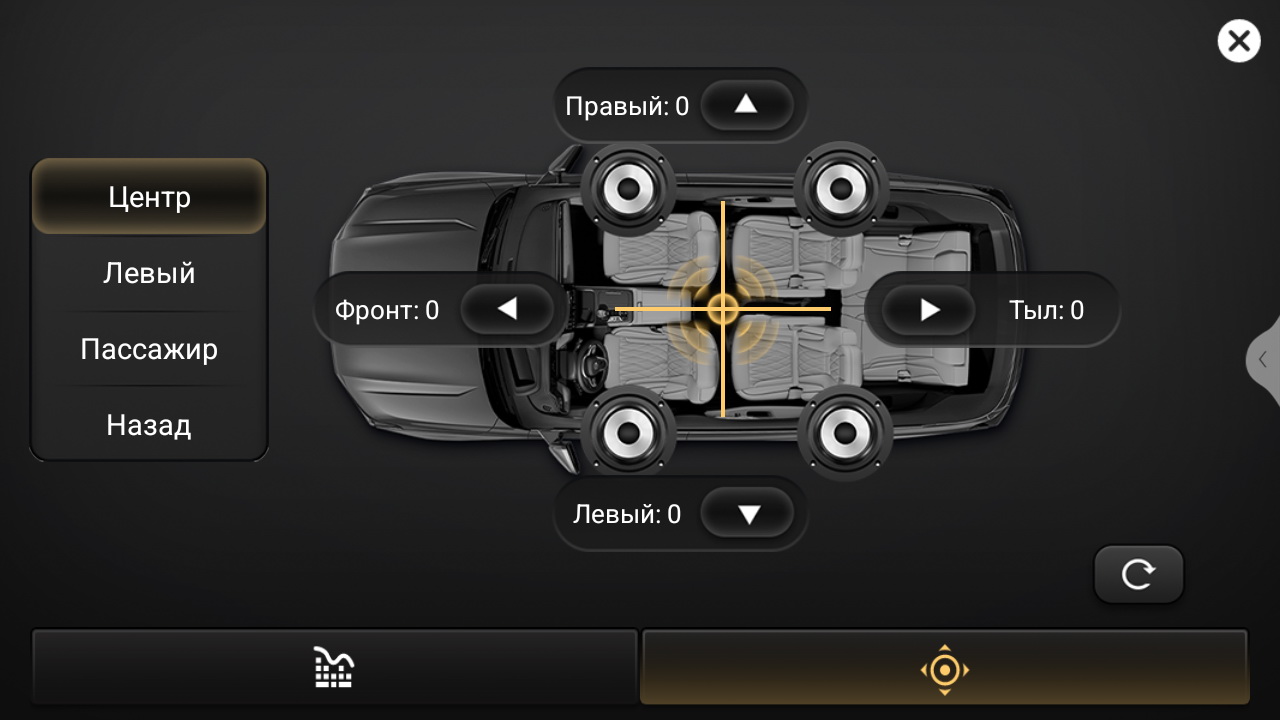
Task: Click the down arrow next to Левый
Action: (748, 514)
